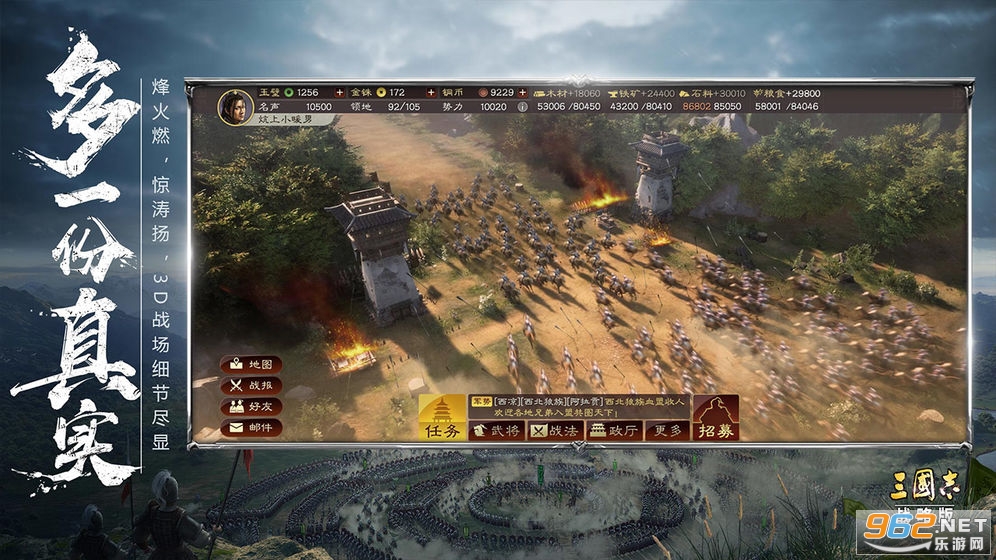996x560 pixels.
Task: Click the player avatar portrait
Action: click(x=235, y=105)
